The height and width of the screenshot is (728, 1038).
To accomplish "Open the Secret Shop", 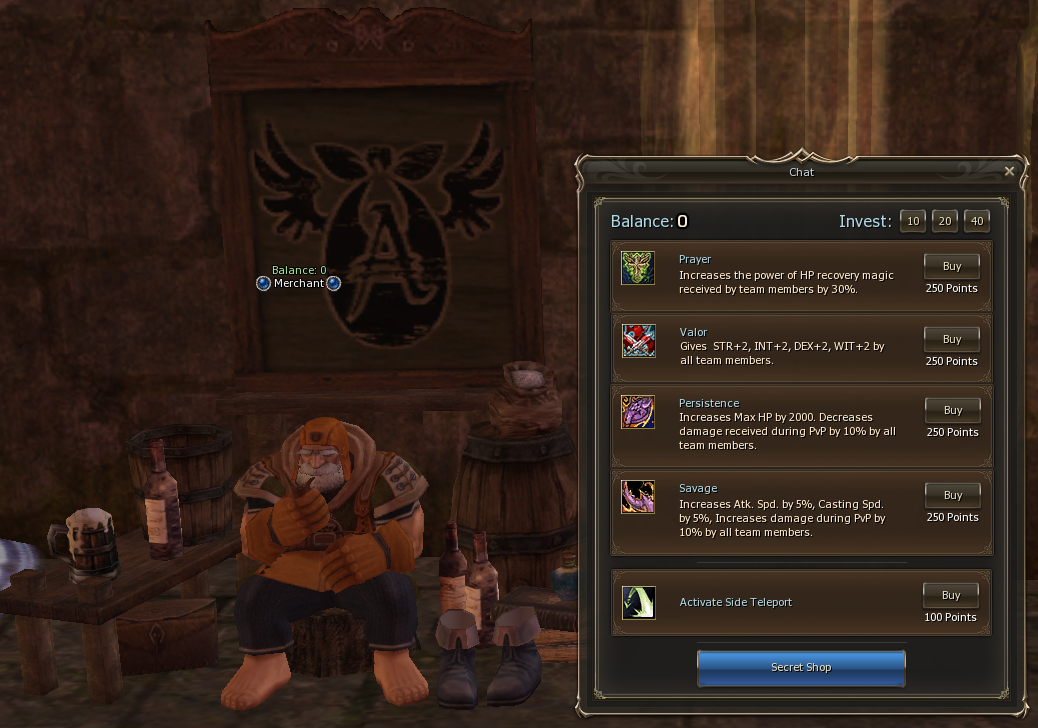I will (801, 667).
